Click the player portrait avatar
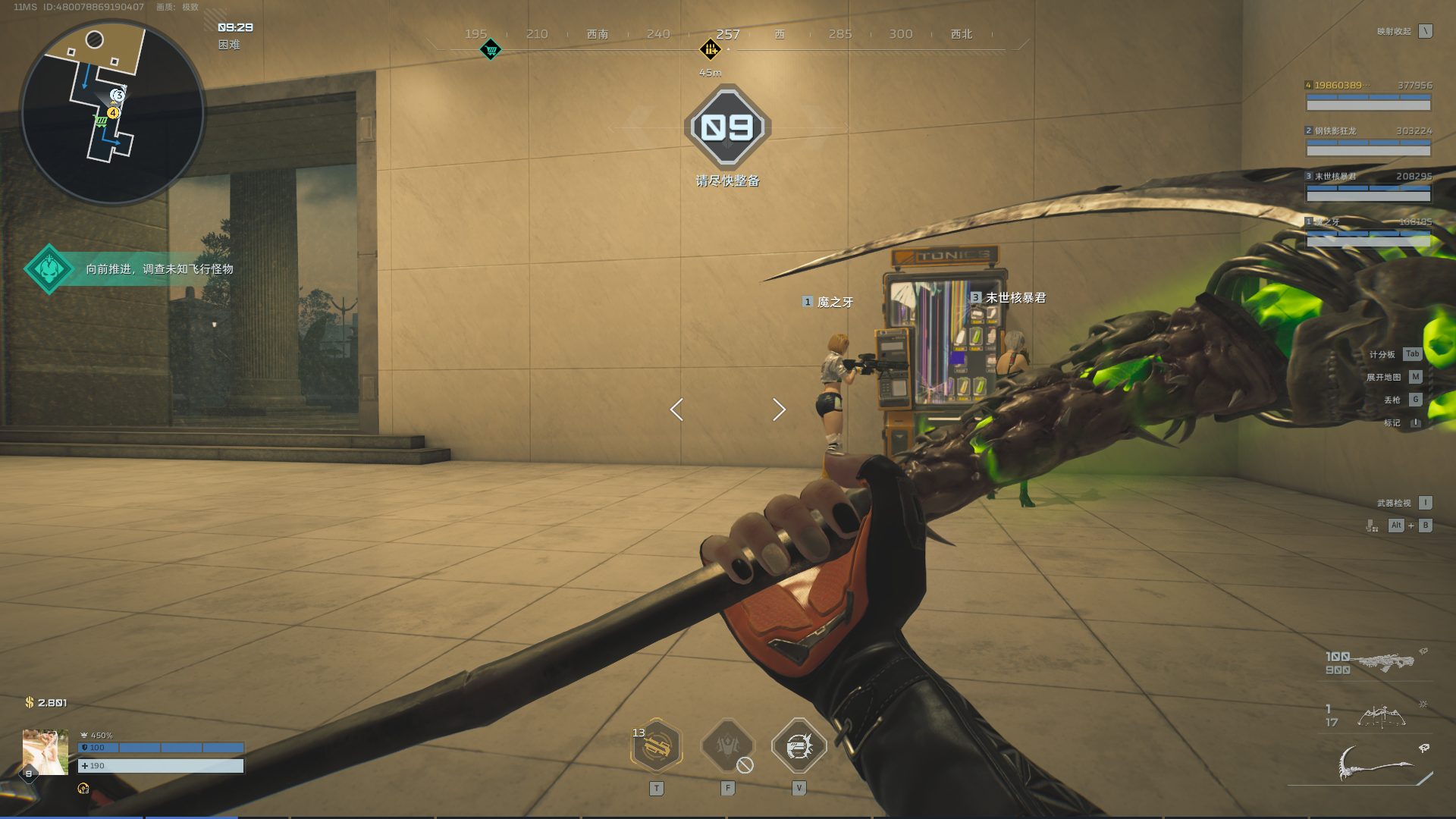 pos(45,752)
